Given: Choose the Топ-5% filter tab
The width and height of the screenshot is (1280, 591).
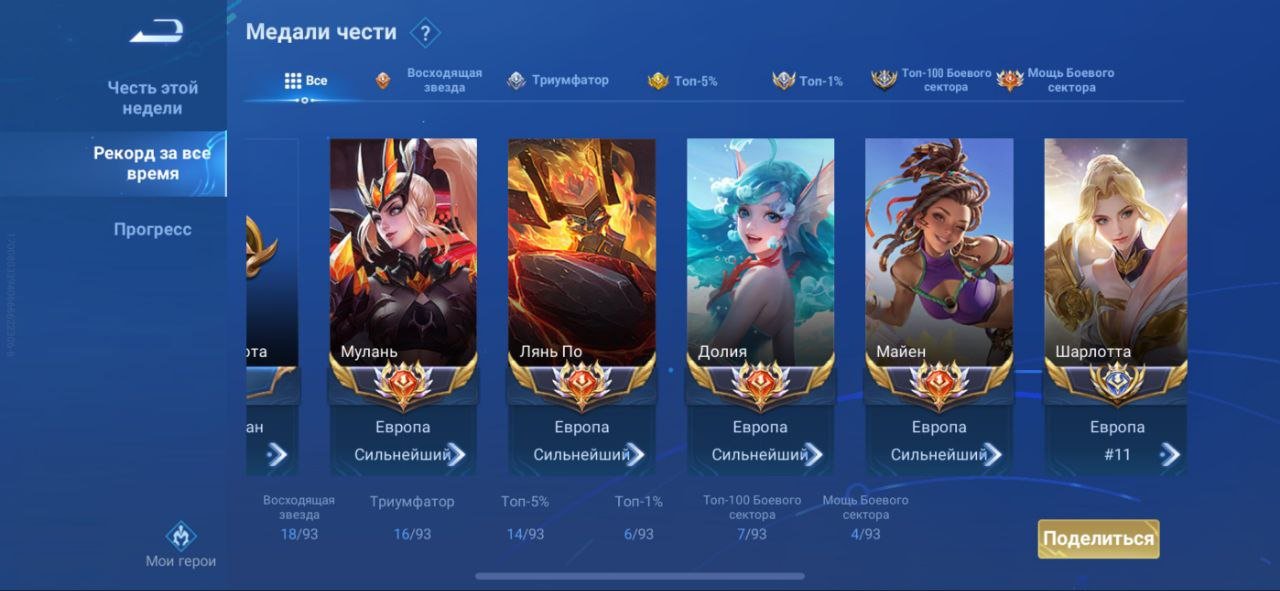Looking at the screenshot, I should point(683,81).
